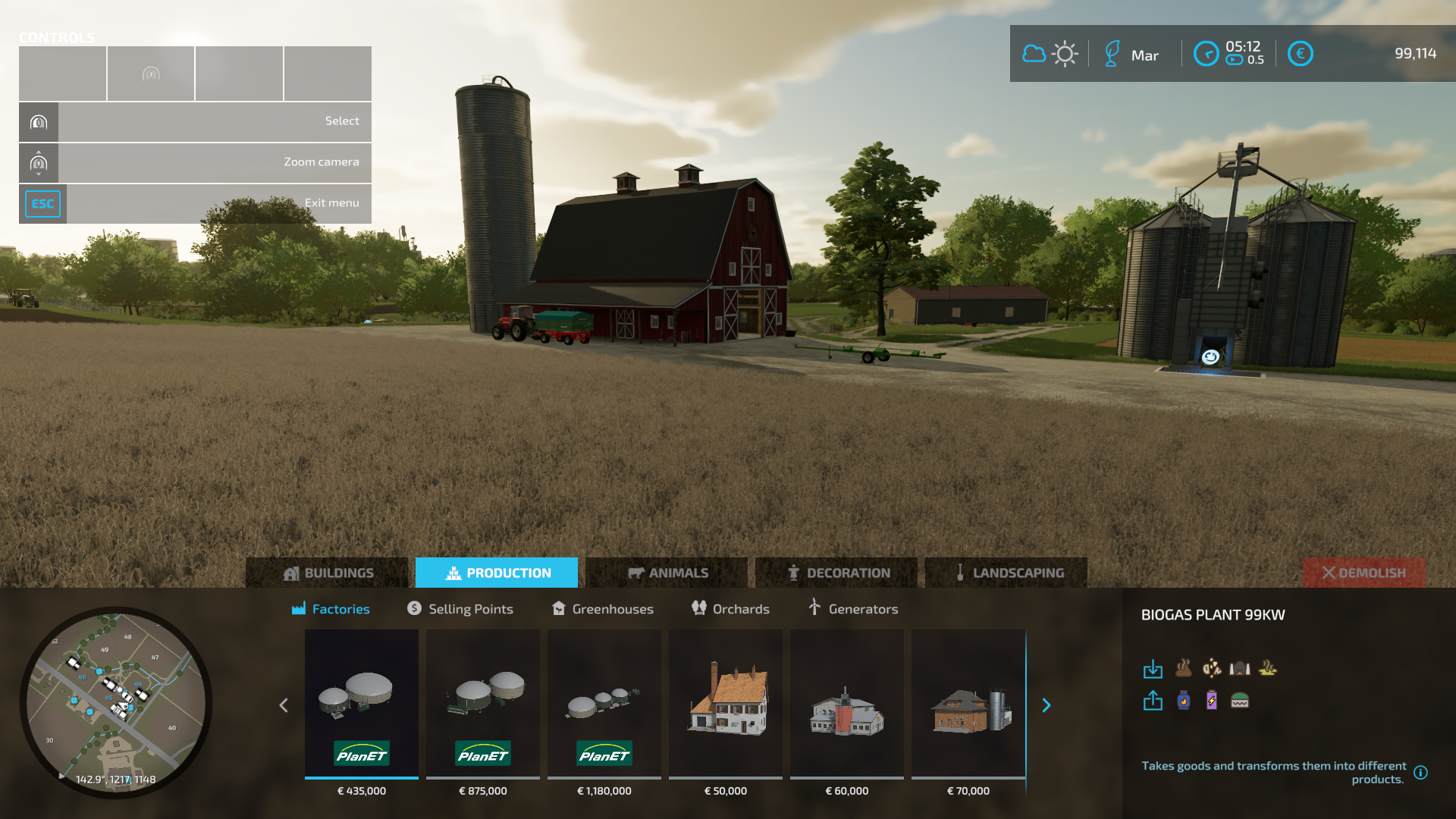Choose the € 875,000 biogas plant
Viewport: 1456px width, 819px height.
click(483, 704)
